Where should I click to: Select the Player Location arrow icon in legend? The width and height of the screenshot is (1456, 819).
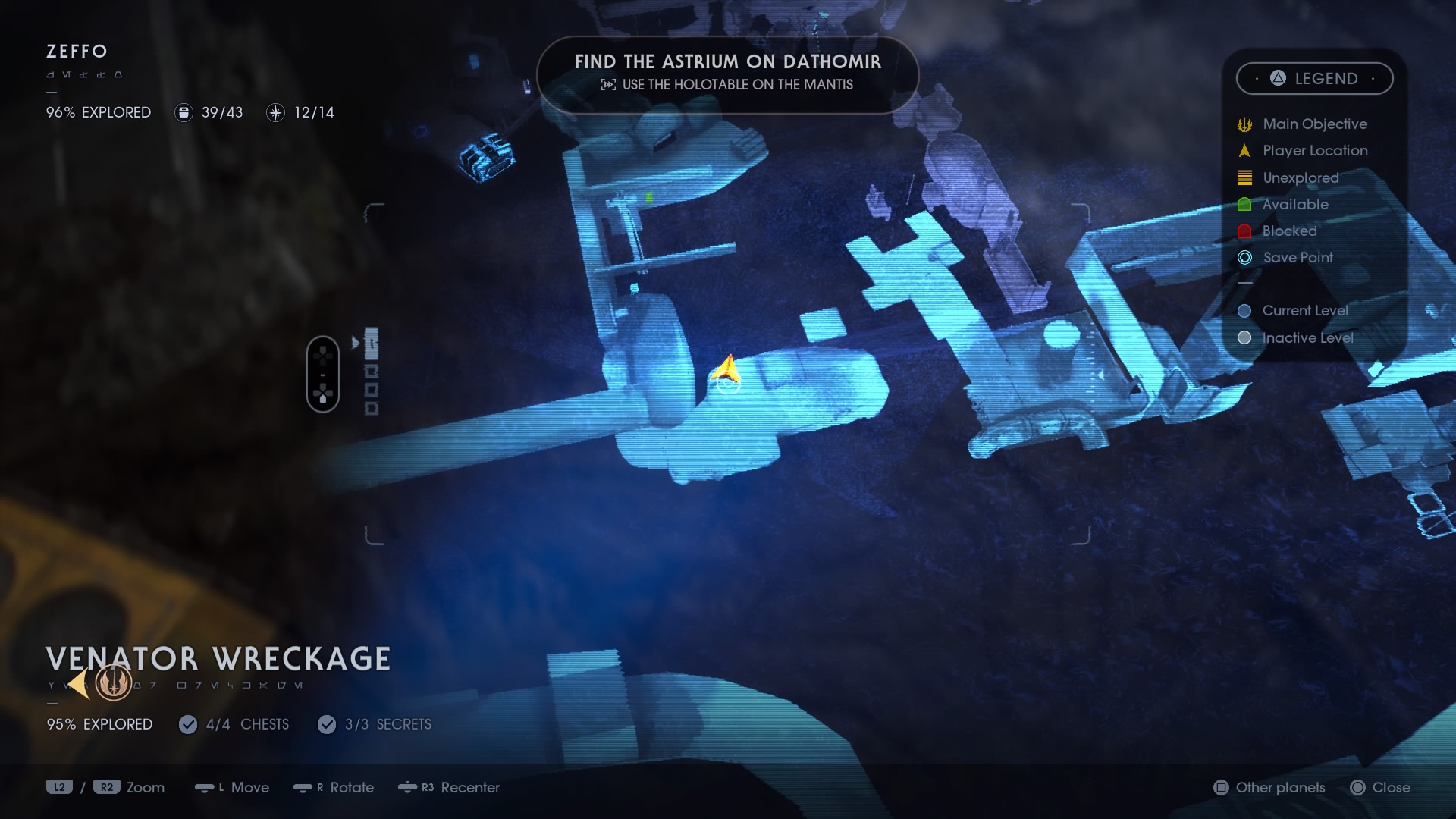point(1244,150)
